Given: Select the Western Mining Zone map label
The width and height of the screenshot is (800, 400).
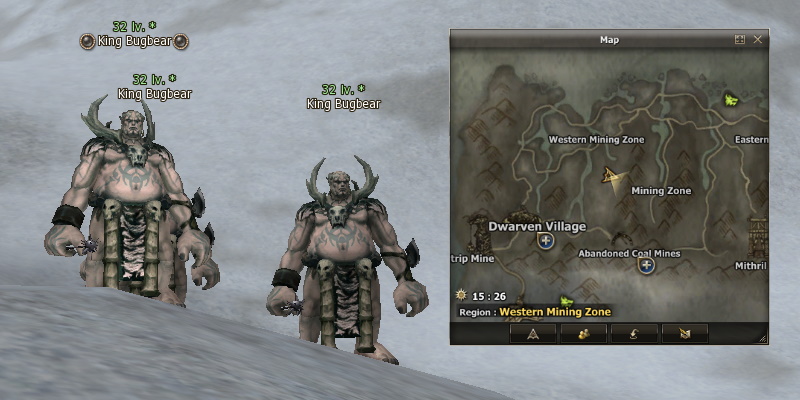Looking at the screenshot, I should pos(596,140).
